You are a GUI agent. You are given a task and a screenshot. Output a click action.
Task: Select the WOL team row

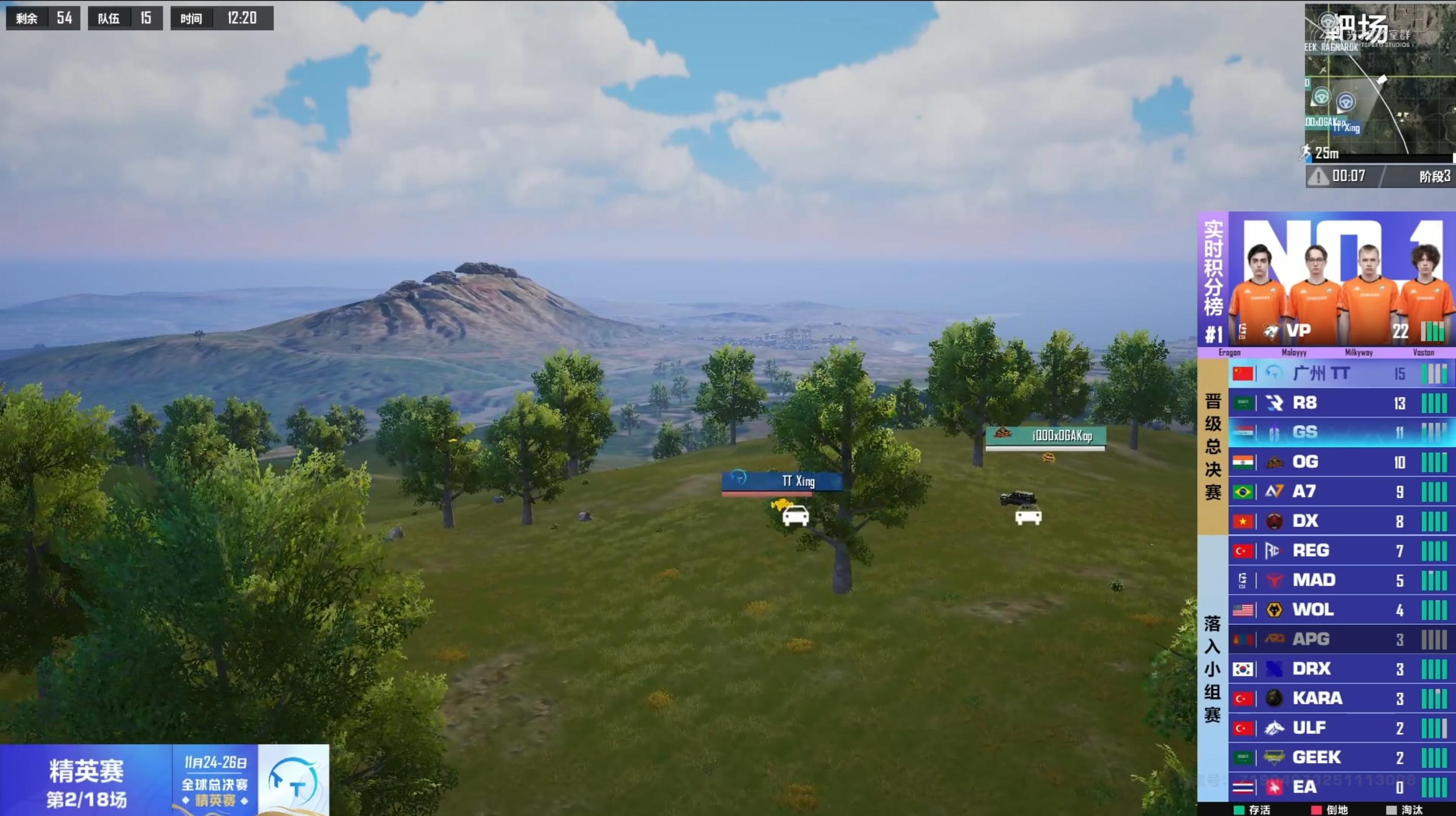[x=1340, y=610]
